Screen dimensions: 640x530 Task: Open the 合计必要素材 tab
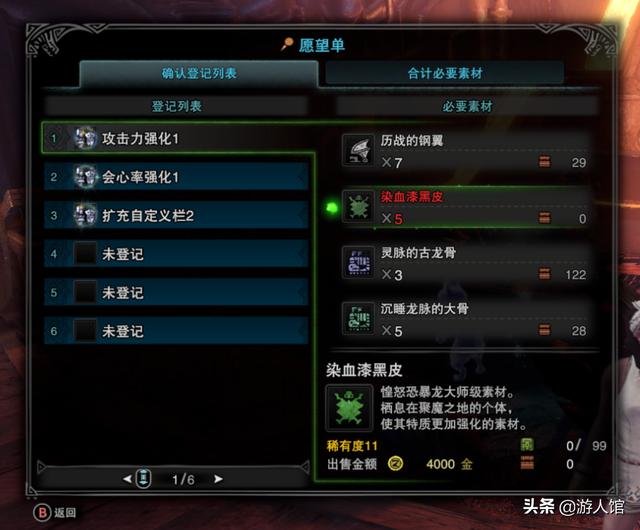(x=444, y=73)
